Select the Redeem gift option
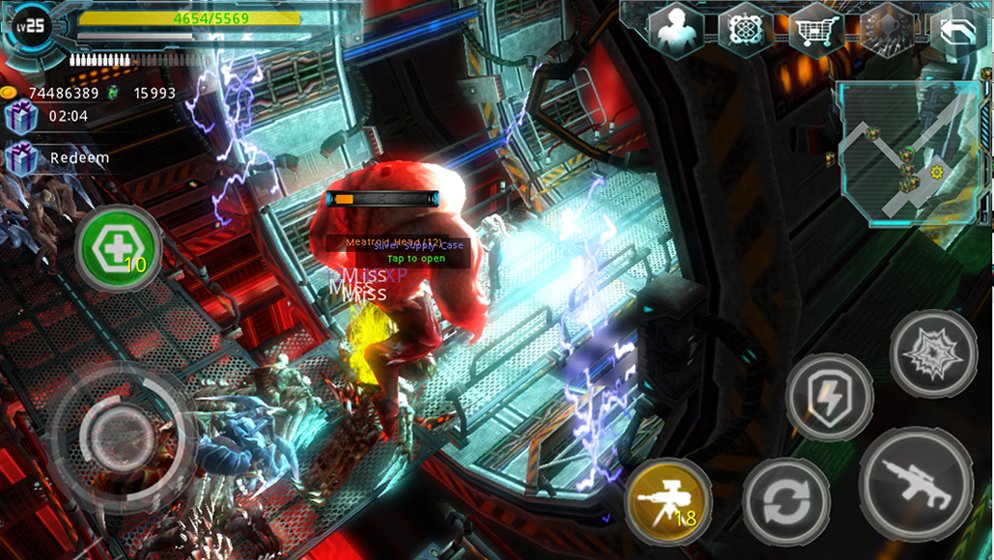This screenshot has height=560, width=994. (60, 158)
